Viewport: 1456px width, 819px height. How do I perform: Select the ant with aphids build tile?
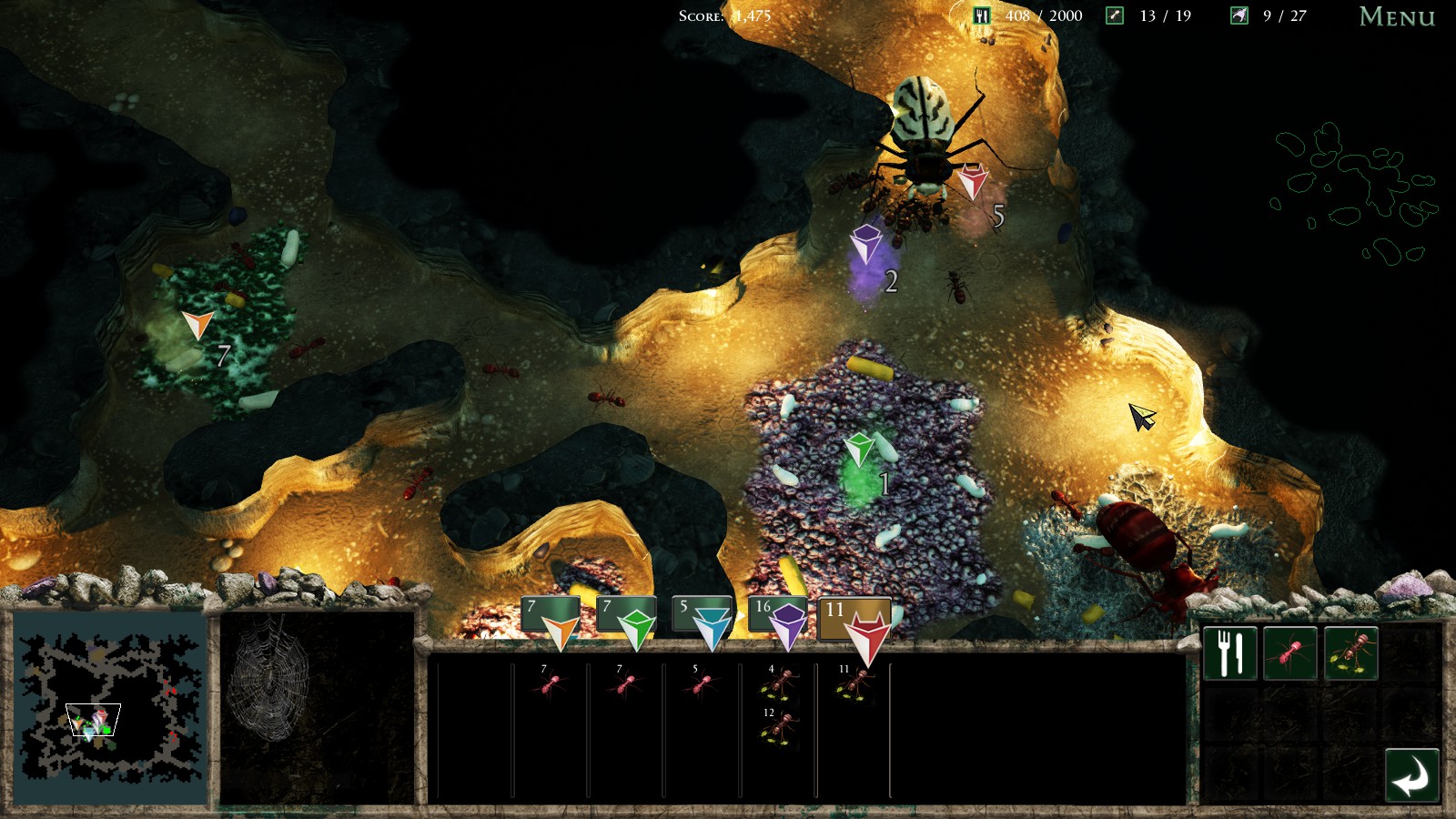tap(1350, 653)
